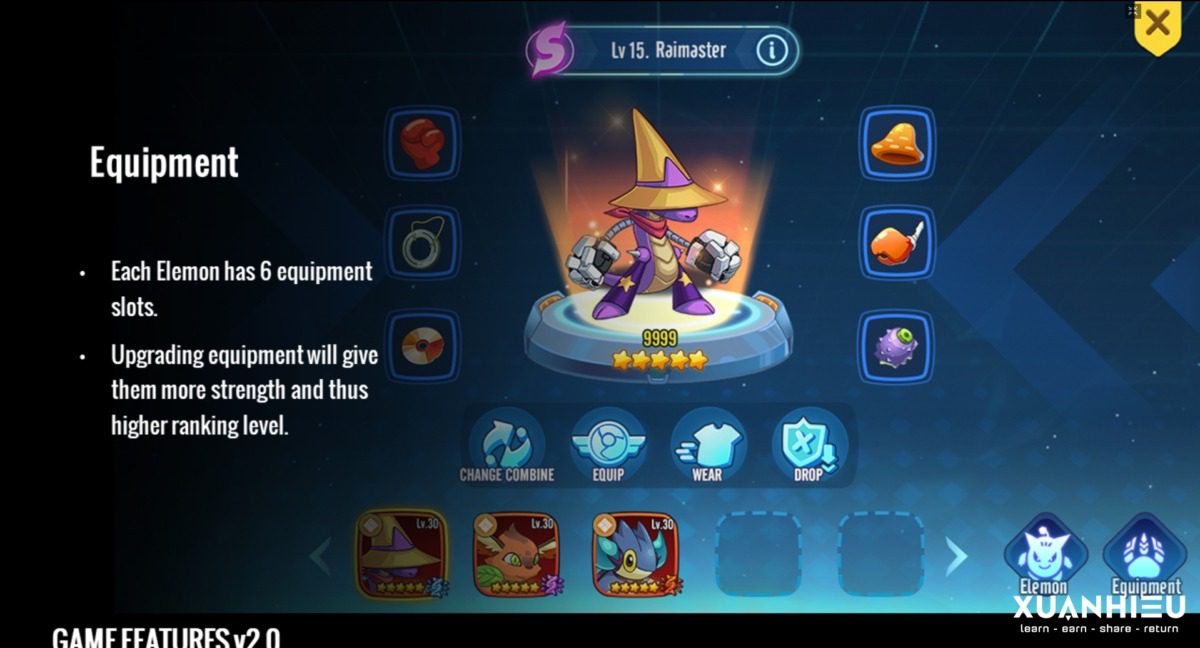Show previous Elemons with left arrow
Image resolution: width=1200 pixels, height=648 pixels.
click(x=322, y=556)
